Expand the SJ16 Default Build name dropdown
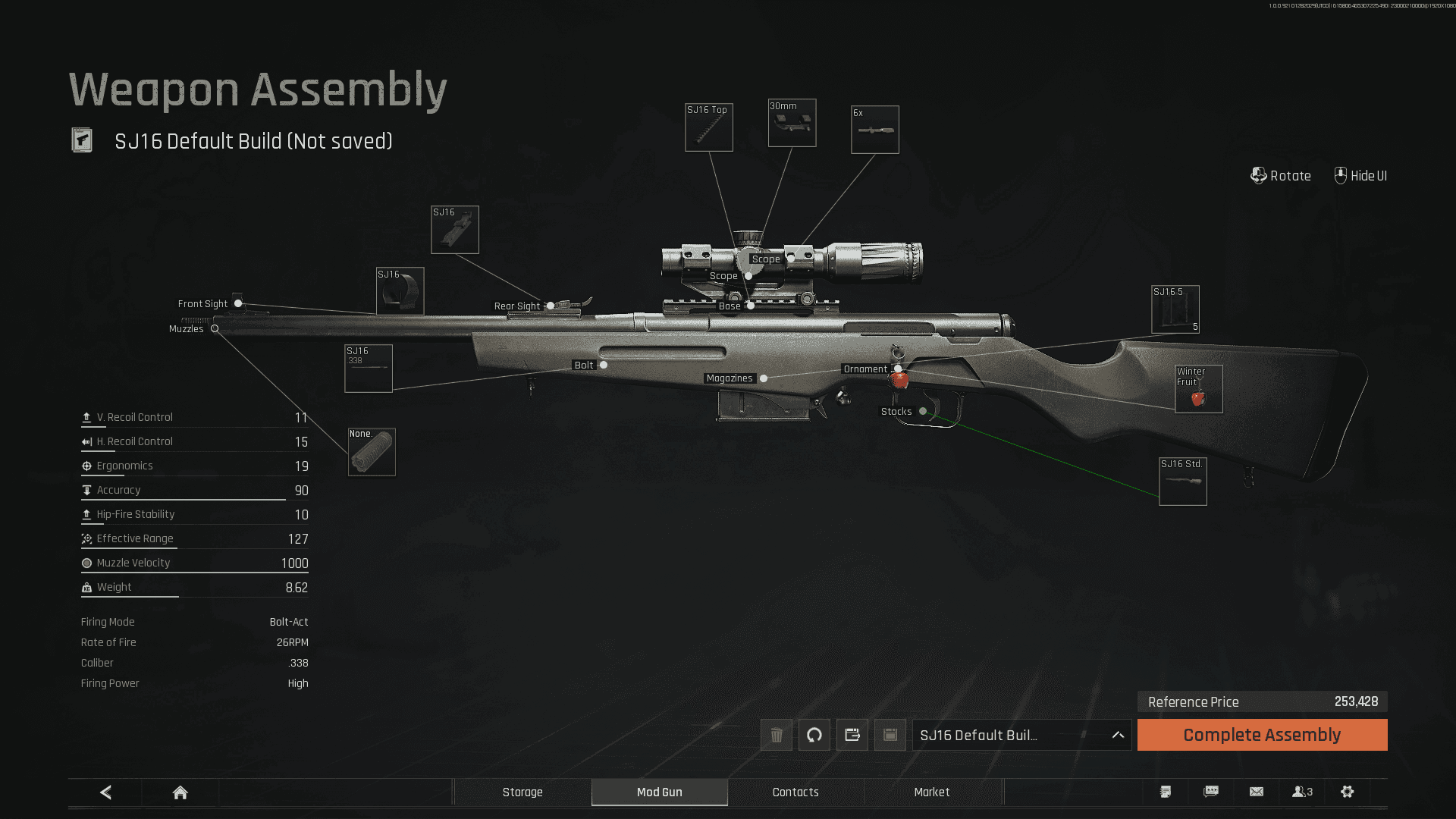The height and width of the screenshot is (819, 1456). (1117, 735)
